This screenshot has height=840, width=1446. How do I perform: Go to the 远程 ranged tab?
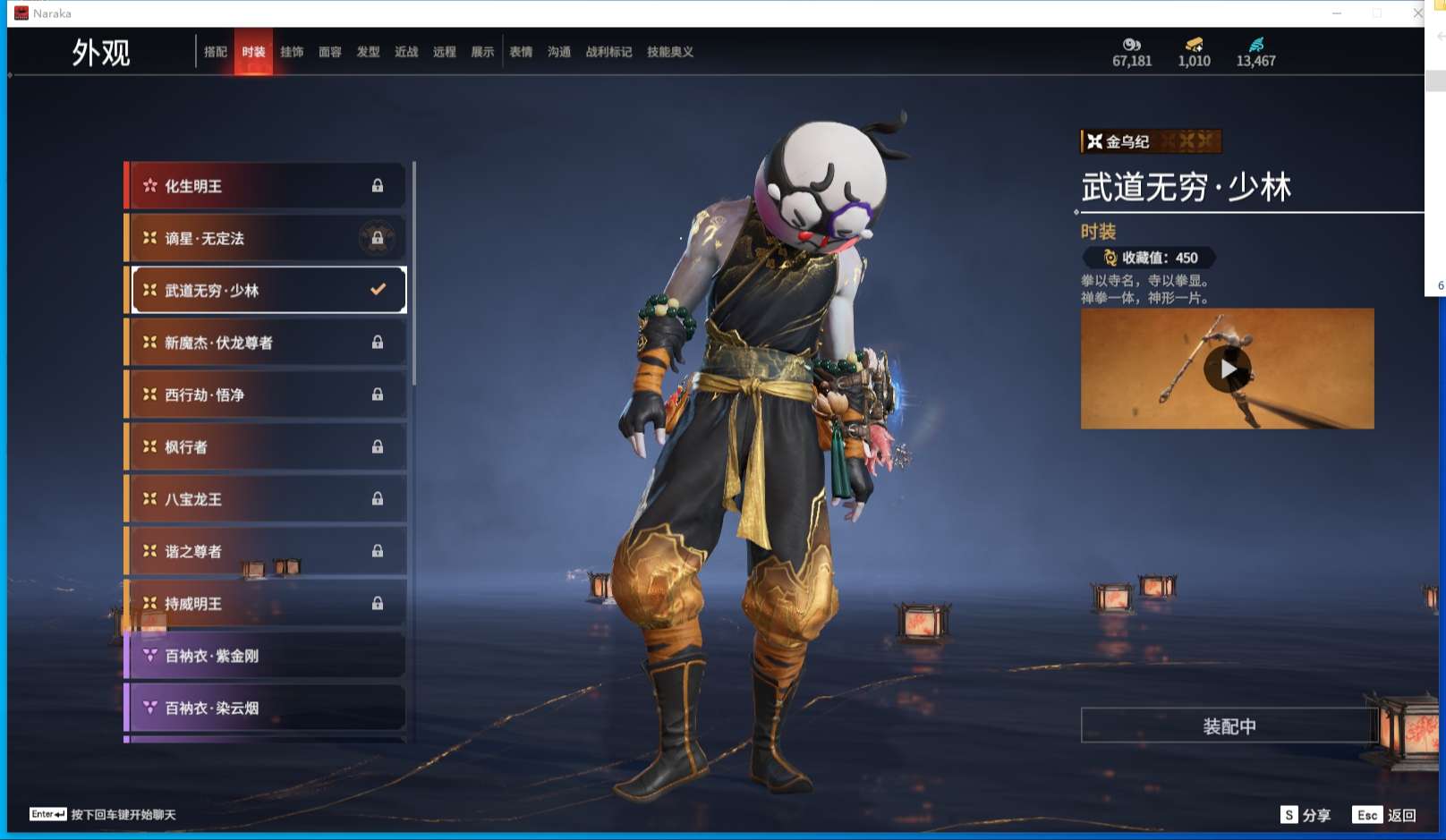[445, 52]
